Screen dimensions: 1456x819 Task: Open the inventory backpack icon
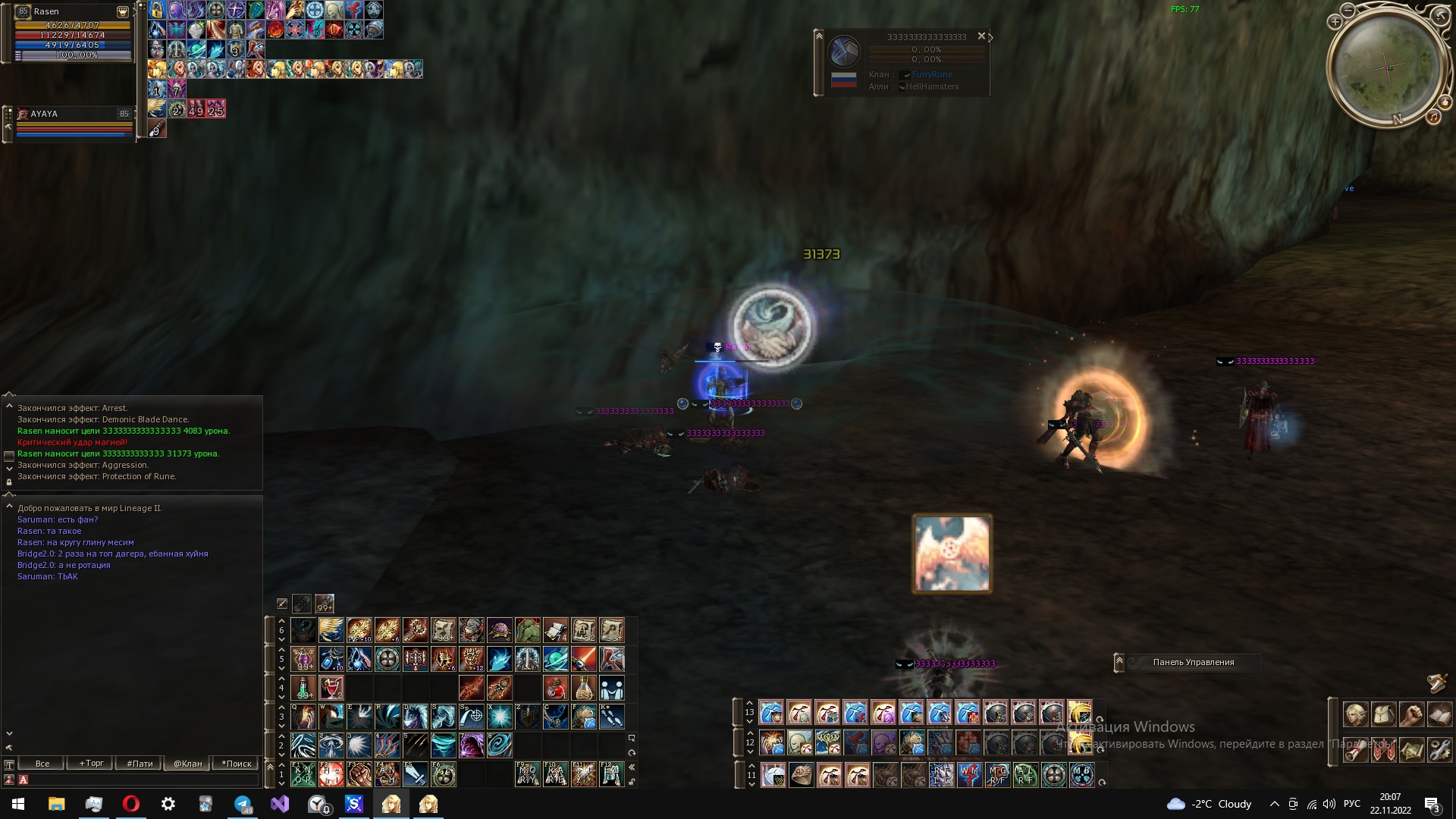(x=1383, y=714)
